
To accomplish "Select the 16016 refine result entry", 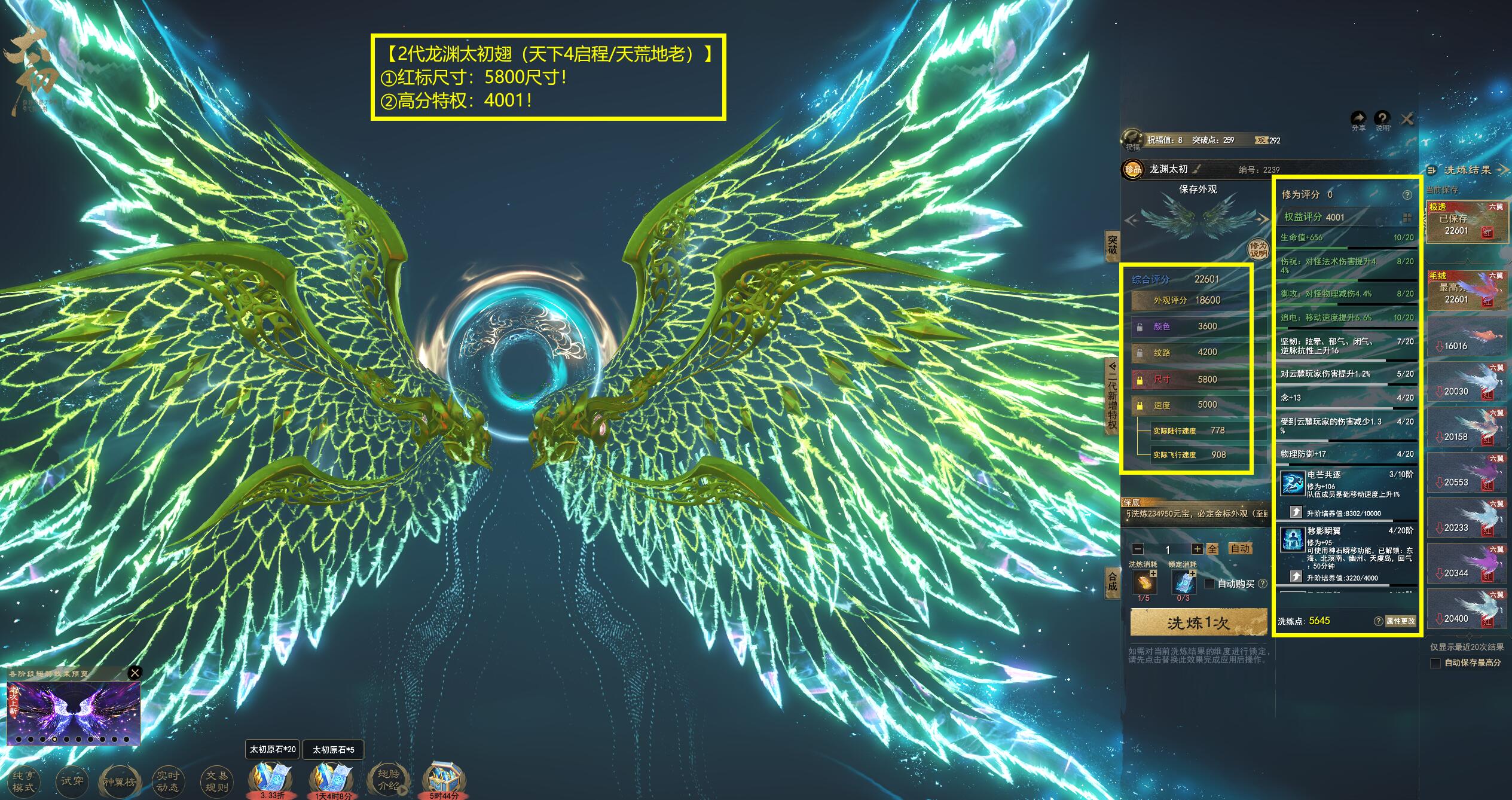I will pos(1466,338).
